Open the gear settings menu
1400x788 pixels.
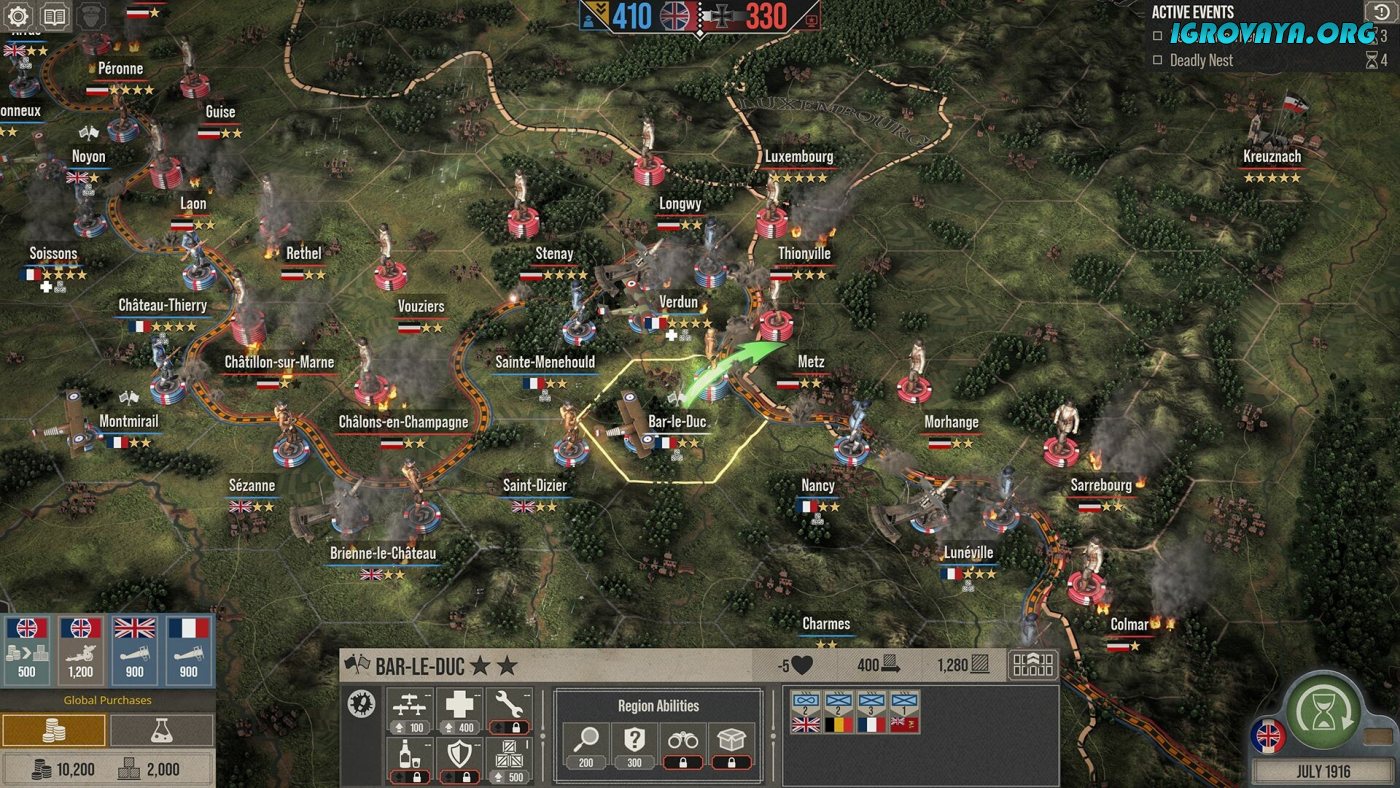(x=19, y=16)
